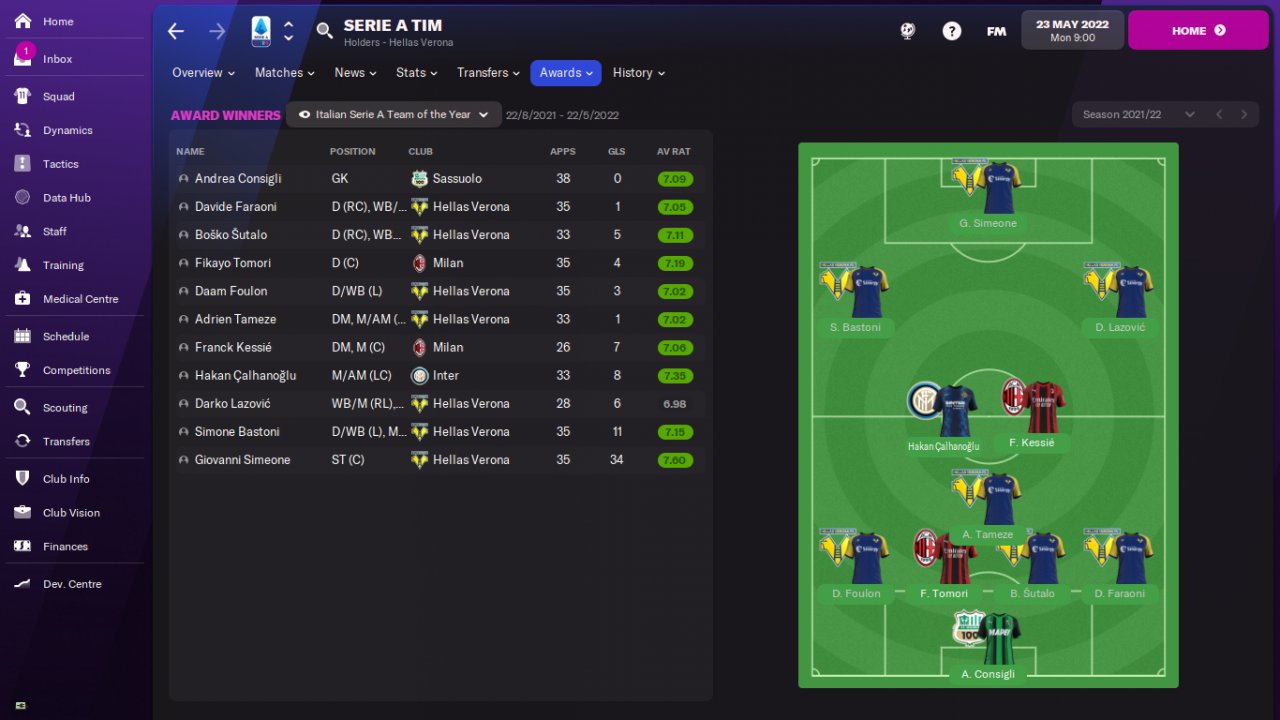The image size is (1280, 720).
Task: Open the Stats tab dropdown
Action: click(x=416, y=73)
